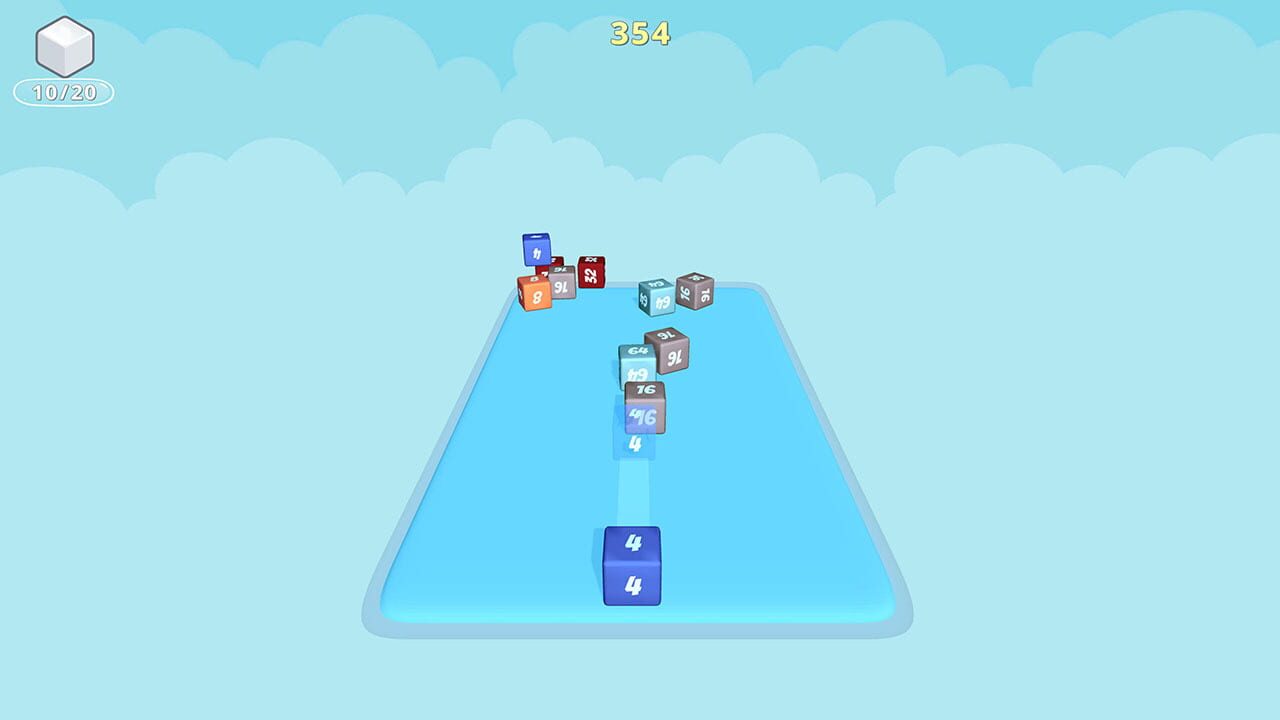Click the gray 16 cube next to the red 32

(563, 285)
